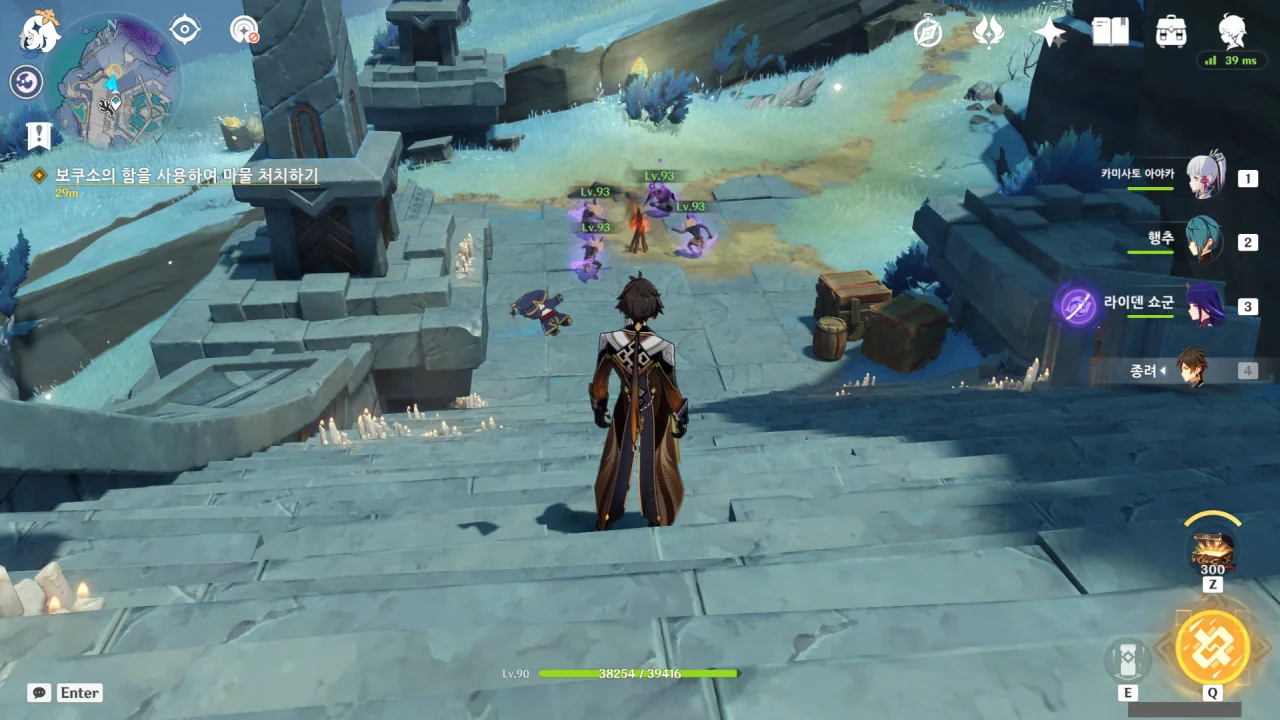Trigger 라이덴 쇼군's purple burst icon
Image resolution: width=1280 pixels, height=720 pixels.
1077,306
